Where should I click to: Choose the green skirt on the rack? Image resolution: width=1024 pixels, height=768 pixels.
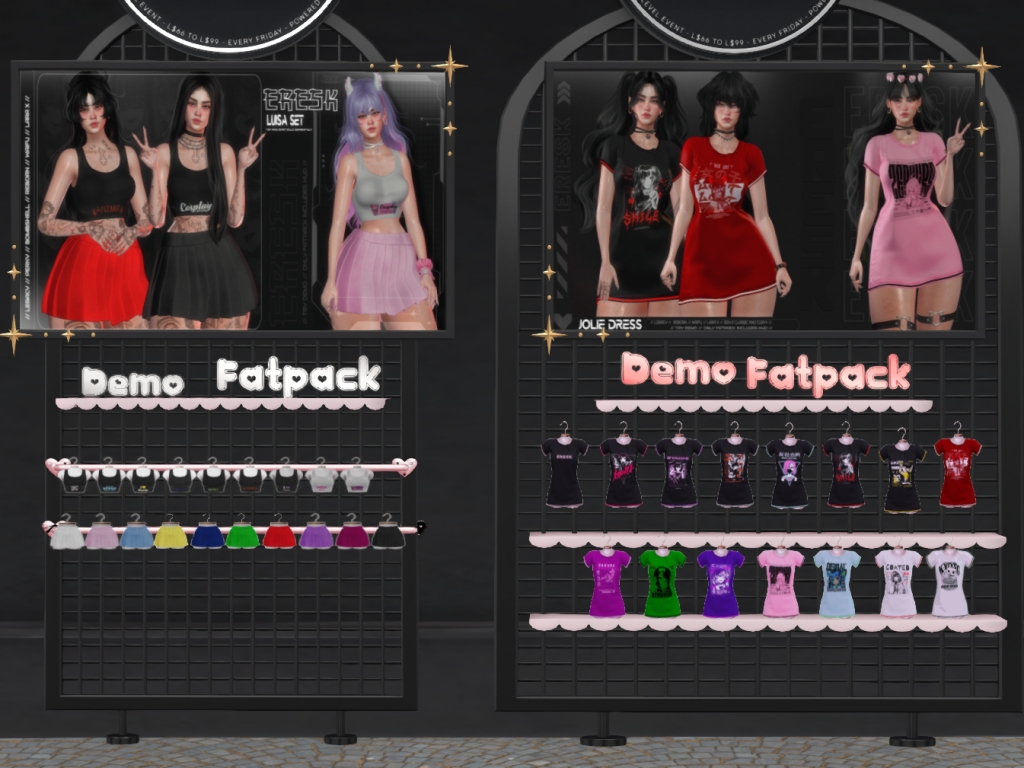pyautogui.click(x=242, y=536)
